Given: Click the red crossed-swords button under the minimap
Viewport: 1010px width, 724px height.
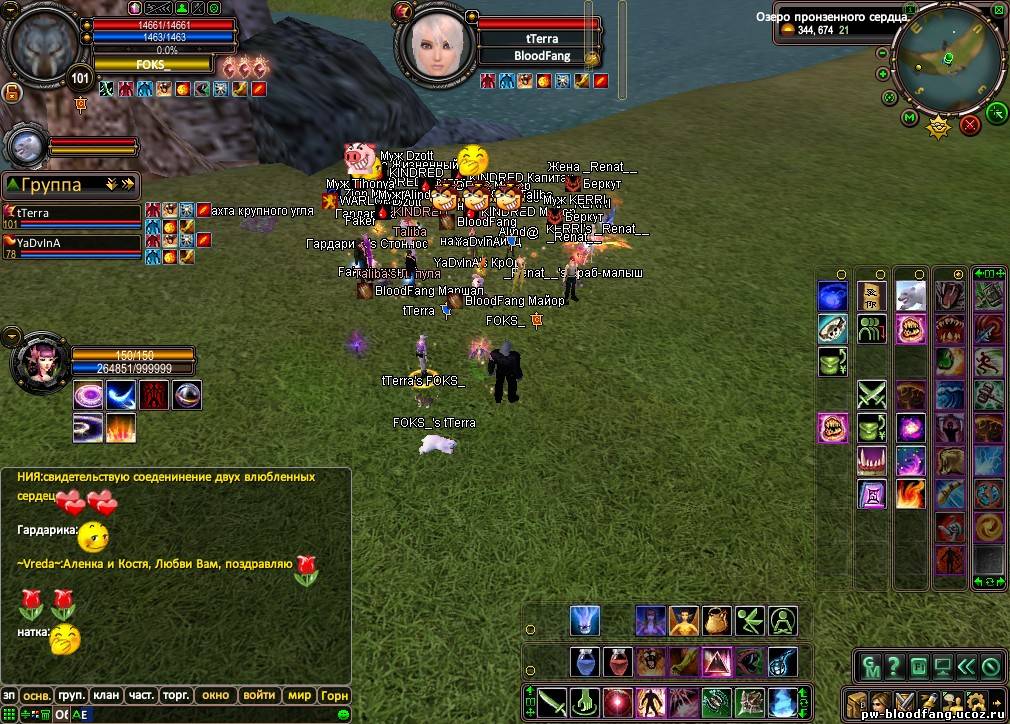Looking at the screenshot, I should point(969,125).
